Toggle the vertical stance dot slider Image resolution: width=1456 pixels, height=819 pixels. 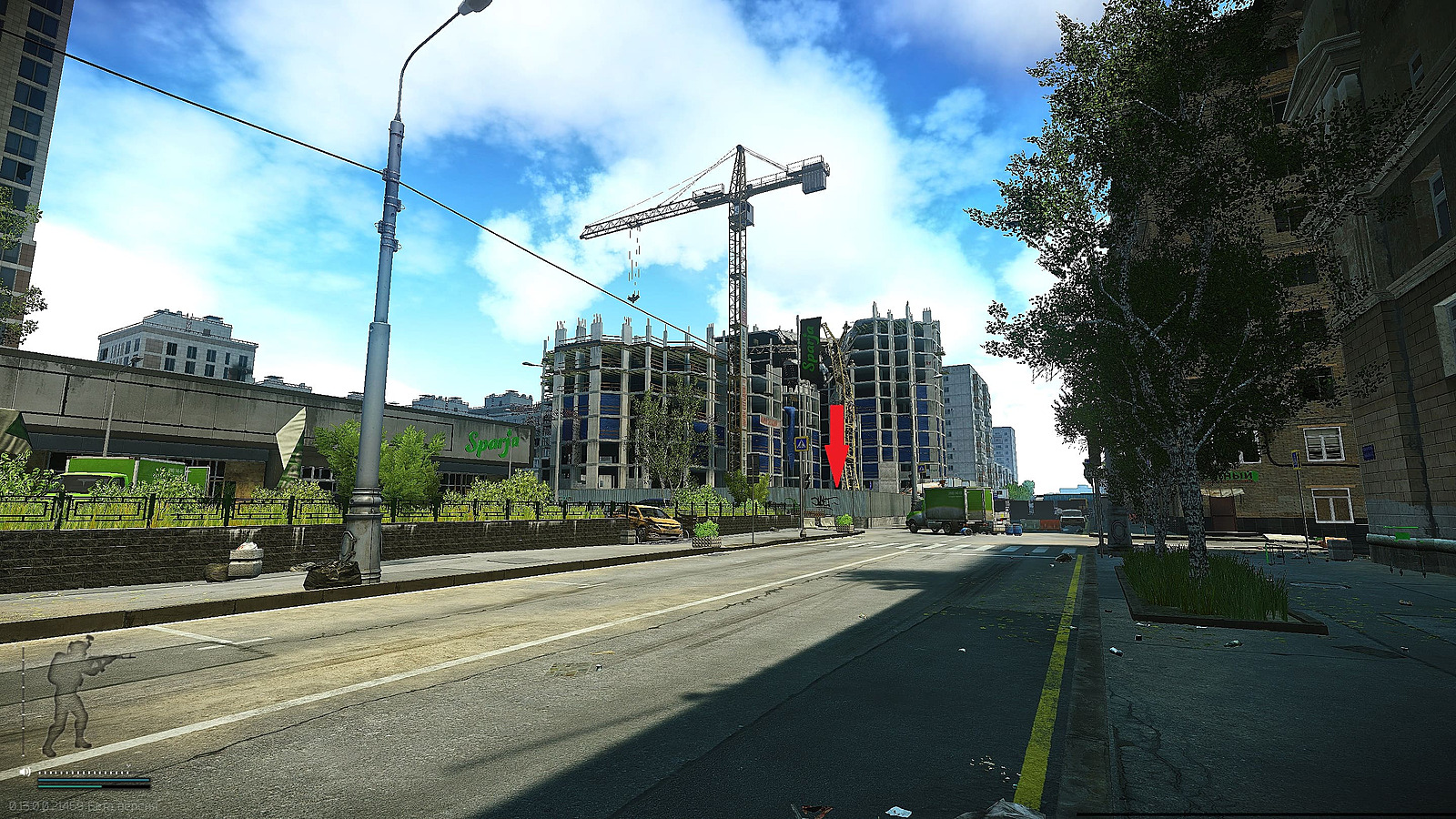coord(24,699)
